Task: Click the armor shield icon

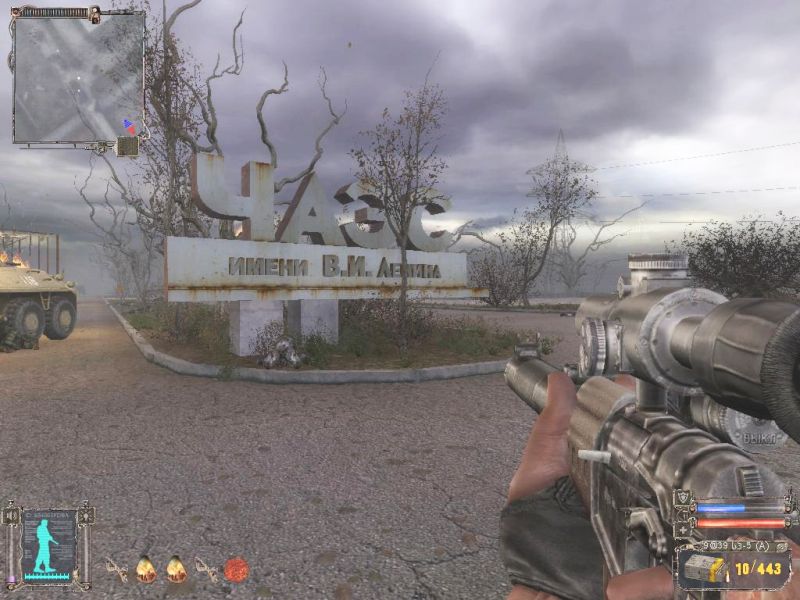Action: (684, 499)
